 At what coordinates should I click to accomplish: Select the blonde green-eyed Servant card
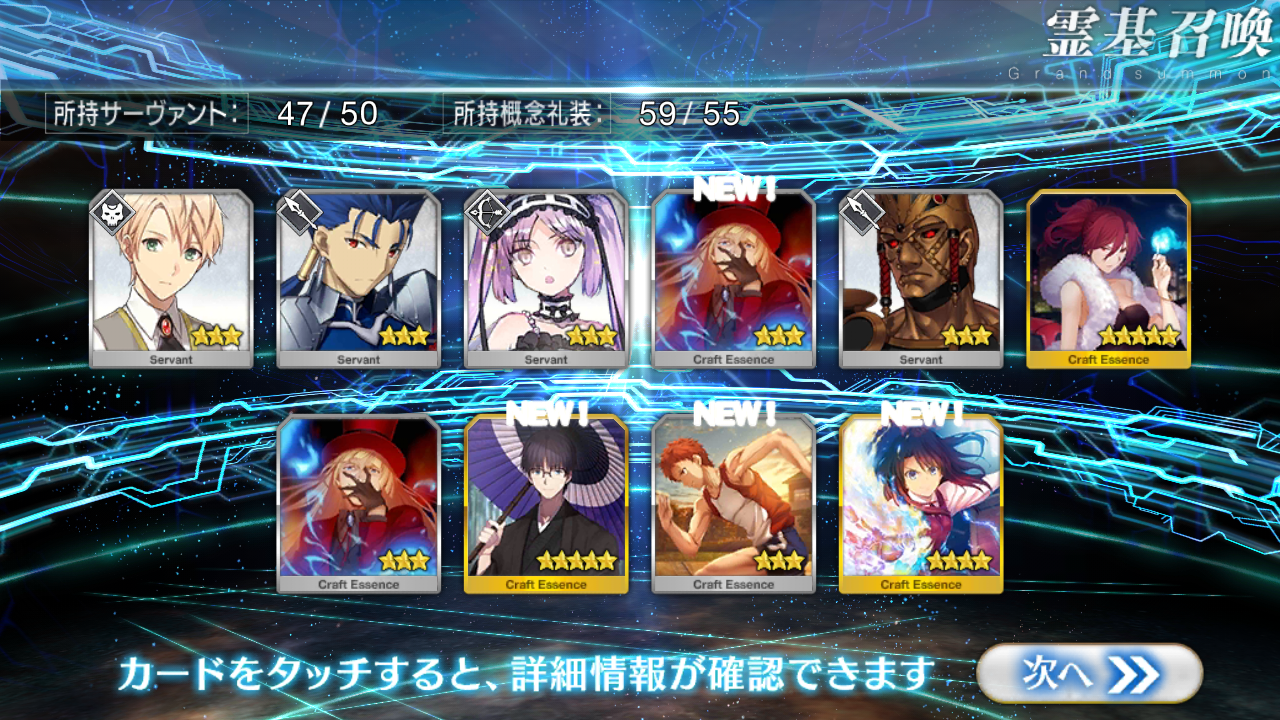pos(171,275)
